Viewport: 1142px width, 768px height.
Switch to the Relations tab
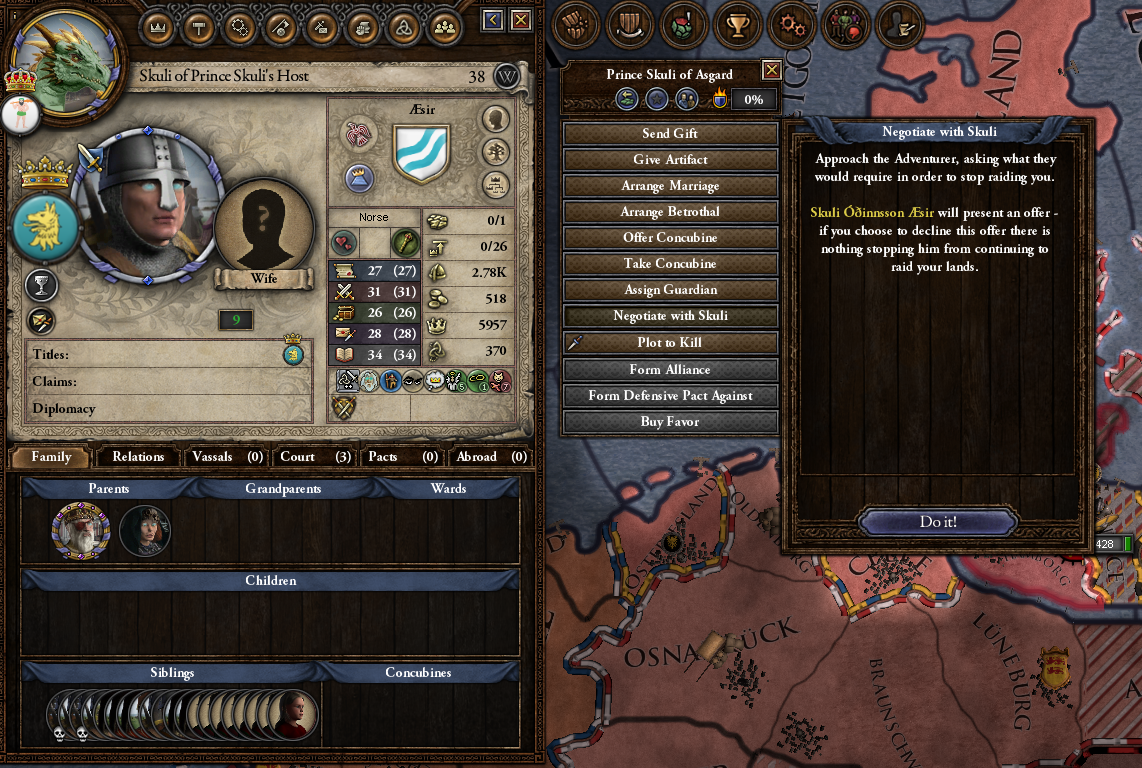138,457
